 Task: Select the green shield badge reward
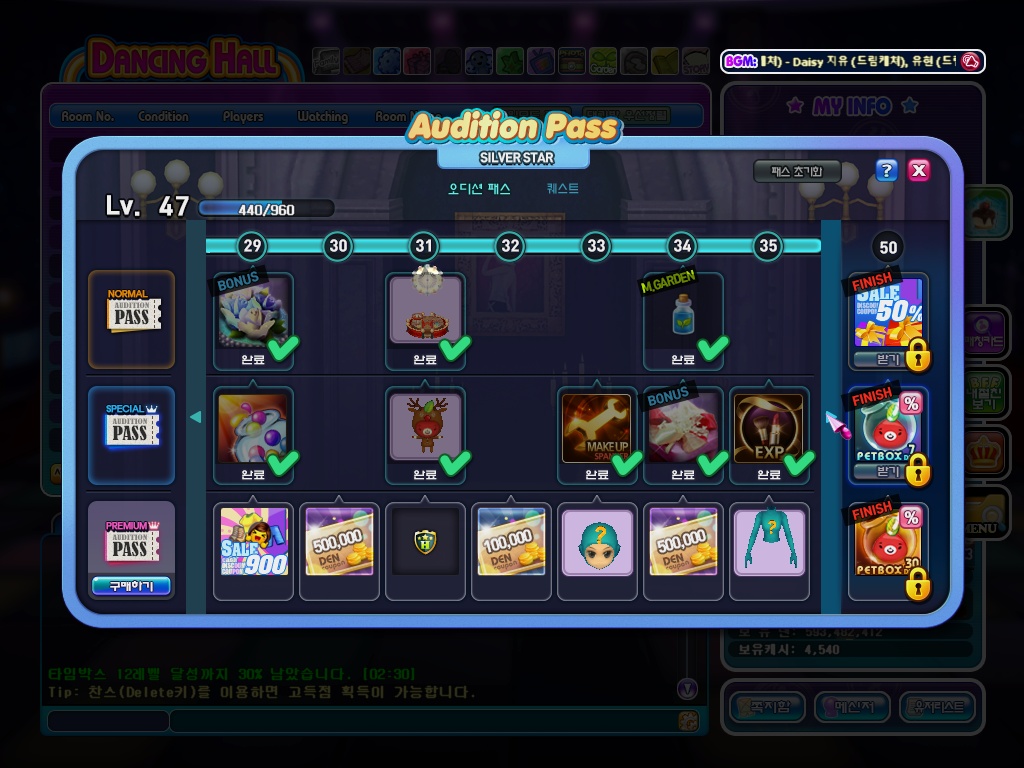click(425, 542)
